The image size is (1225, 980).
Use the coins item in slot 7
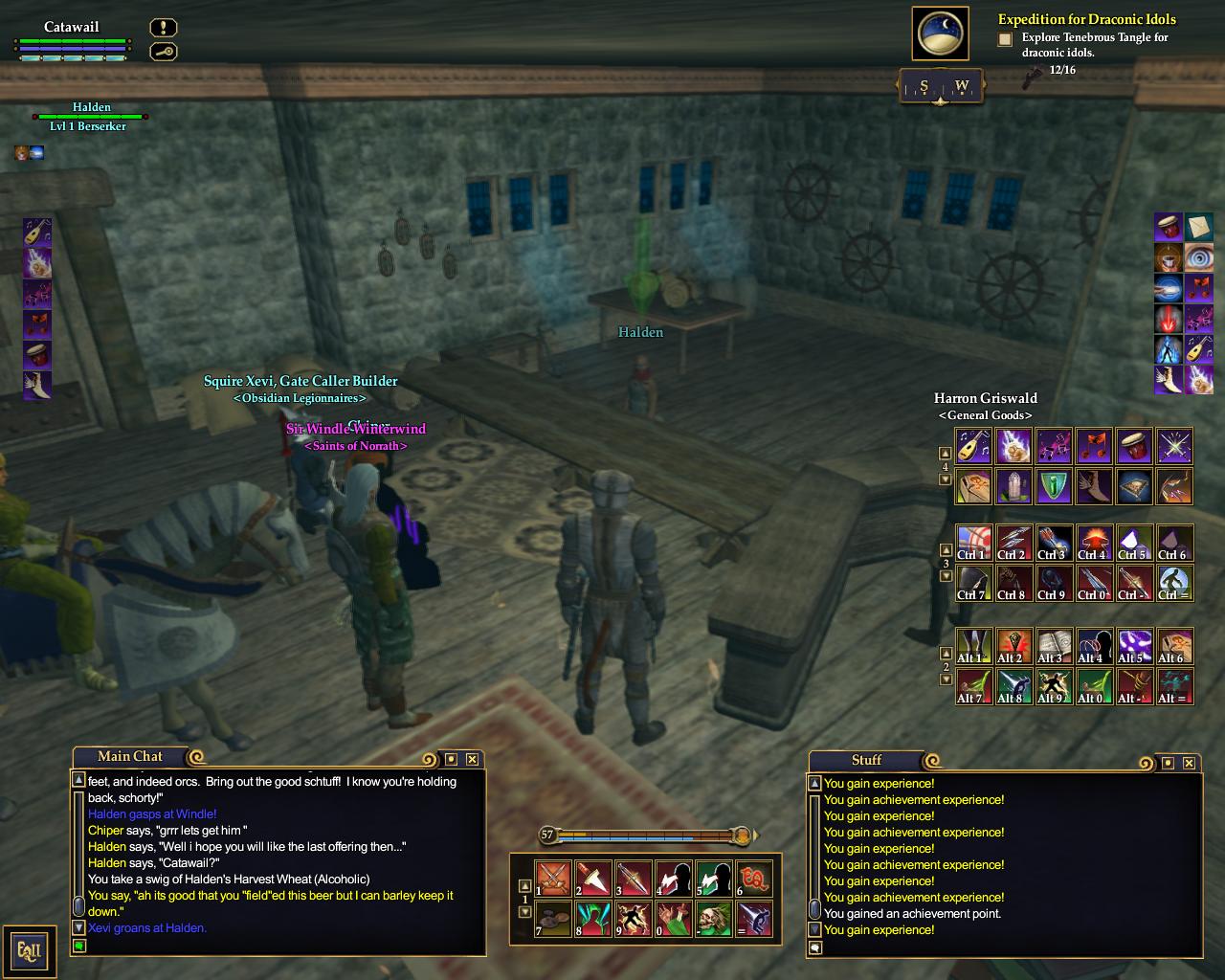coord(553,919)
